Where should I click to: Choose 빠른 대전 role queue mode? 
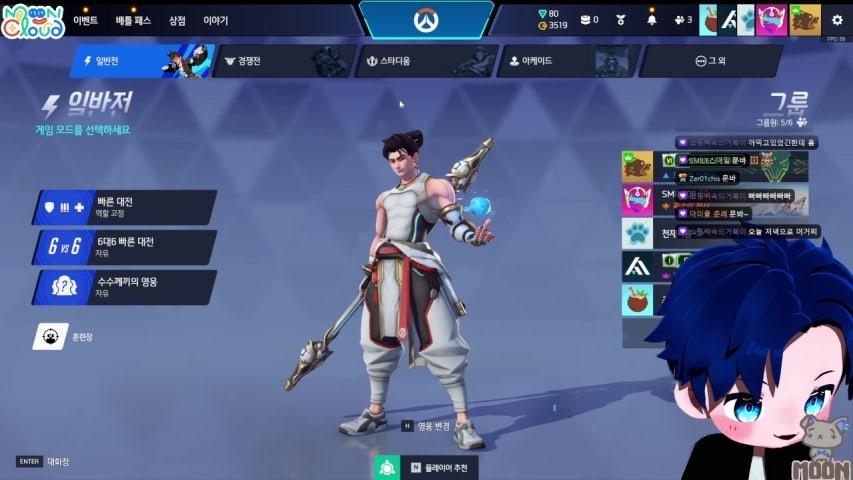pos(124,207)
